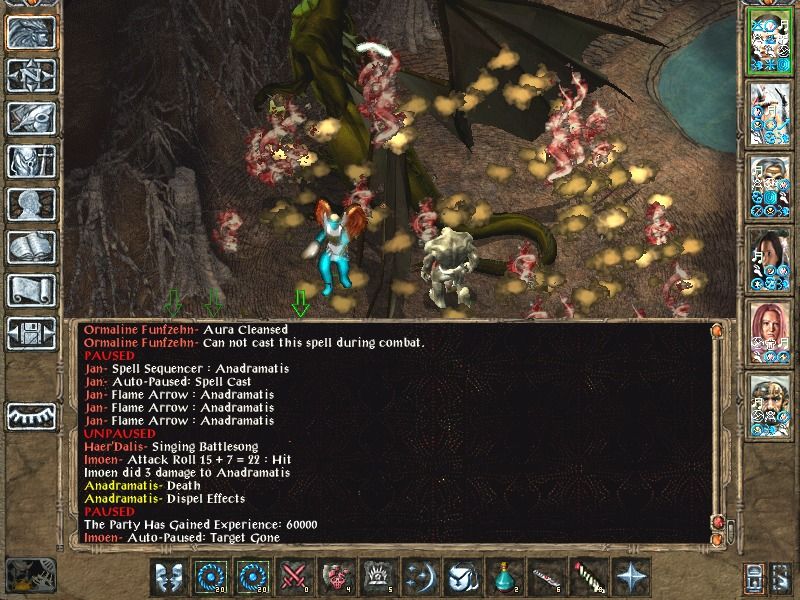Click the crescent moon action icon

tap(422, 577)
